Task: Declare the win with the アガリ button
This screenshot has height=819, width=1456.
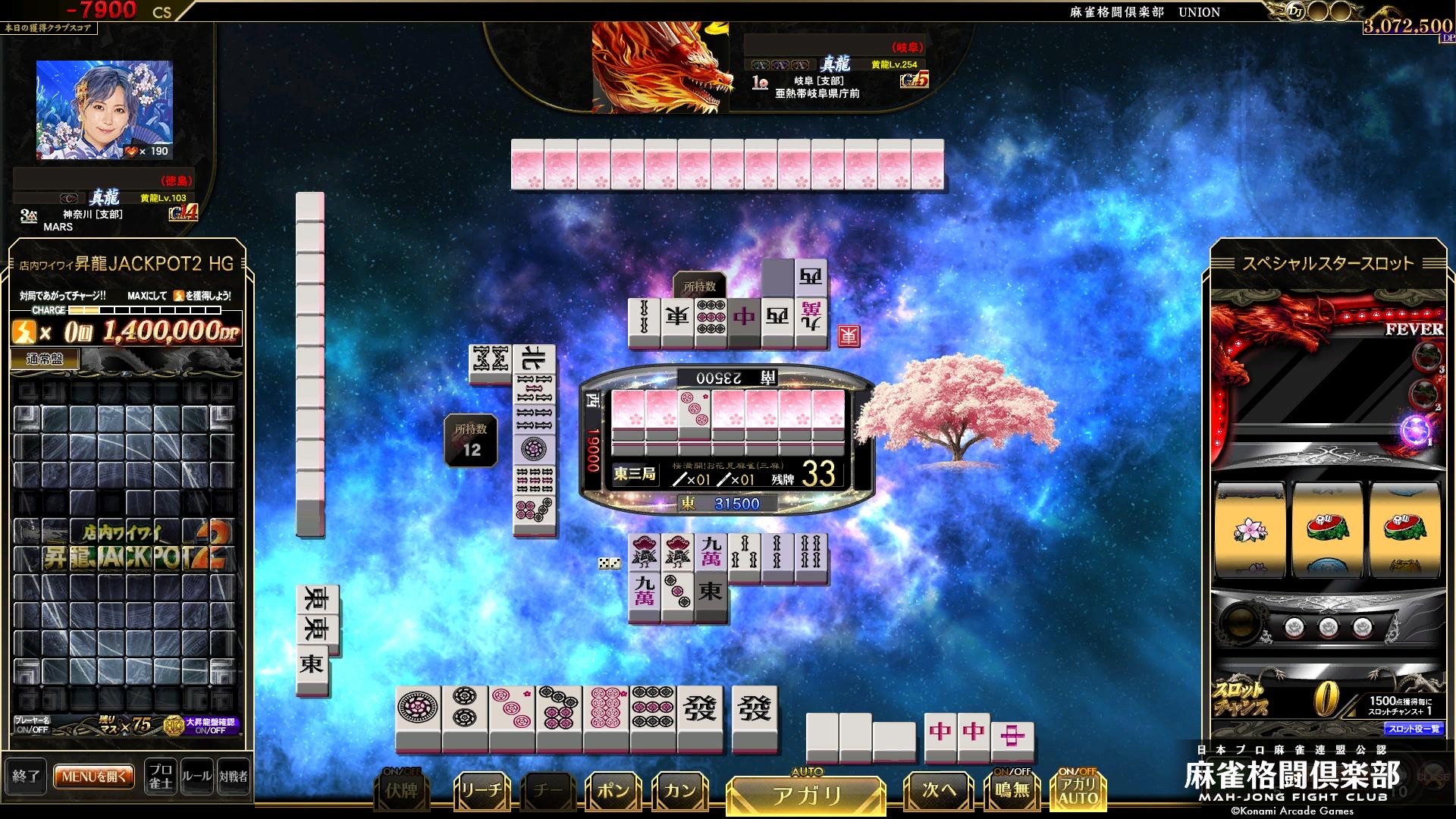Action: pos(806,795)
